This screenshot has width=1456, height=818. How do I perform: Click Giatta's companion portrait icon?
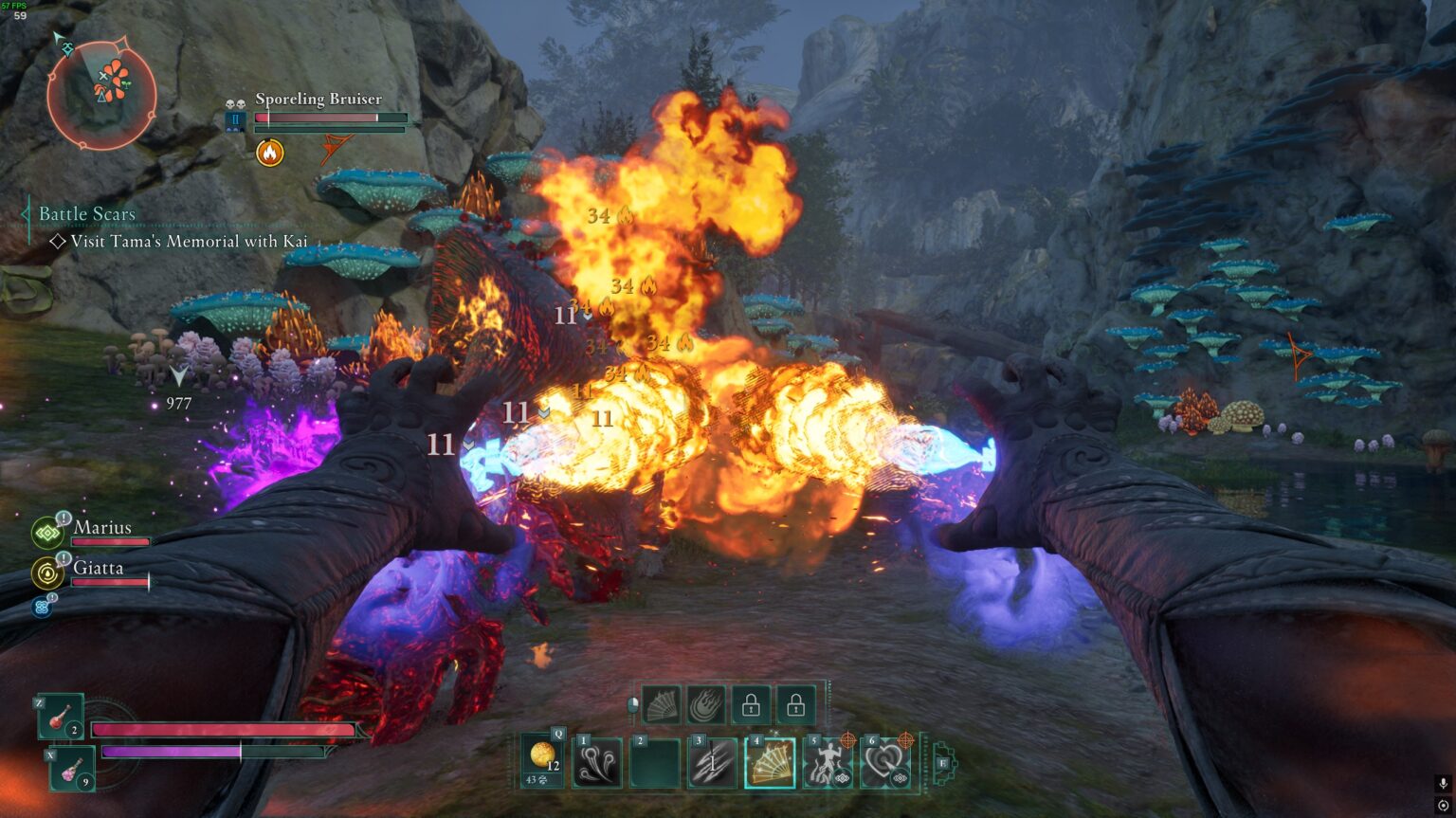tap(46, 574)
